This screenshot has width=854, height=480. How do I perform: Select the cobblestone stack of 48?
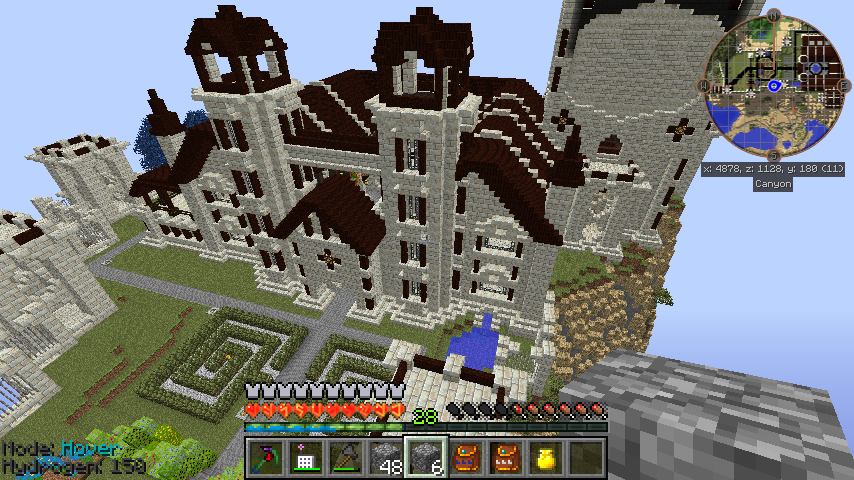[385, 458]
